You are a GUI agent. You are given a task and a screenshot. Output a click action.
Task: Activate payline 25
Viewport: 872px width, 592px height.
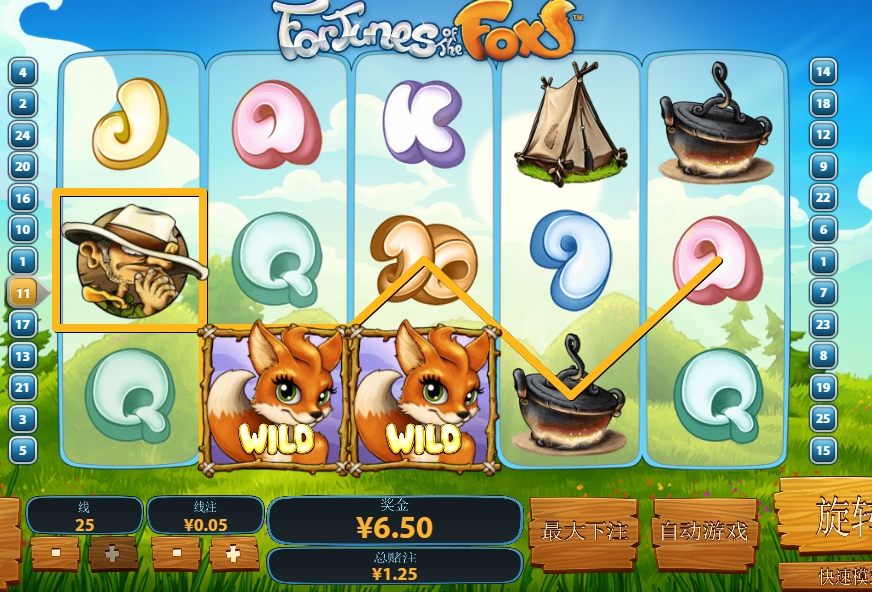[823, 419]
